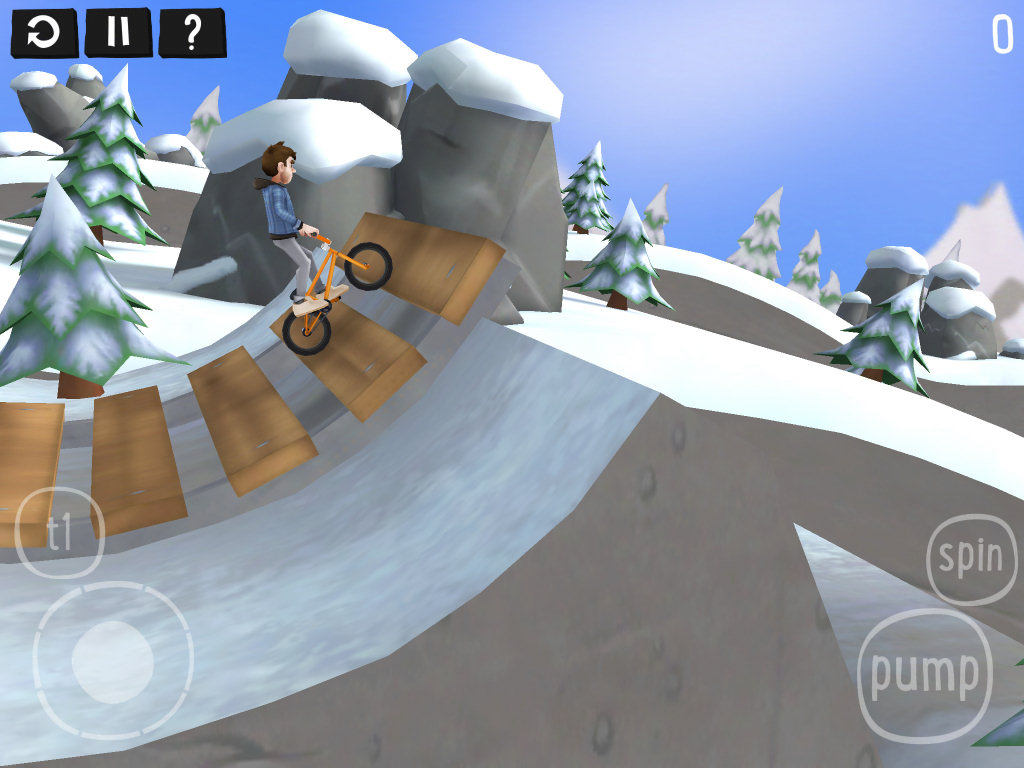This screenshot has width=1024, height=768.
Task: Touch the virtual joystick pad
Action: coord(112,661)
